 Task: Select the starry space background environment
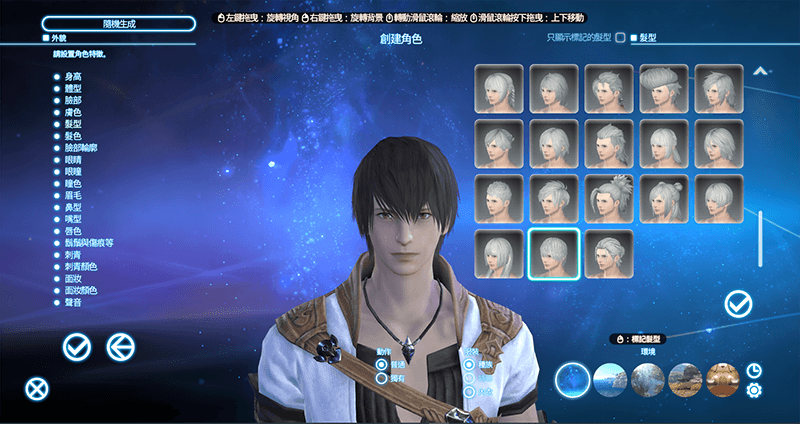pos(573,380)
